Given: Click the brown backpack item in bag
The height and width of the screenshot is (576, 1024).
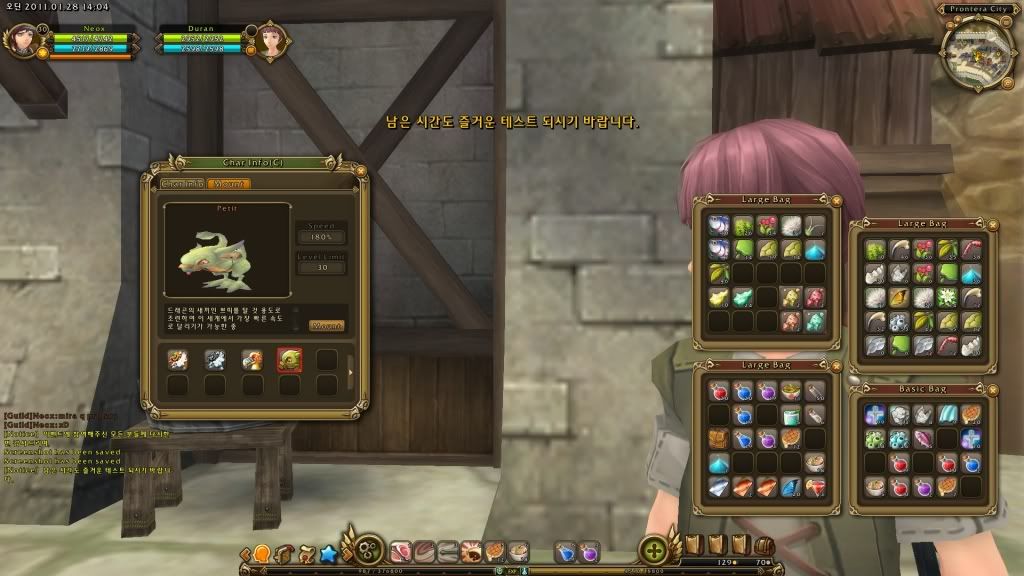Looking at the screenshot, I should click(x=720, y=439).
